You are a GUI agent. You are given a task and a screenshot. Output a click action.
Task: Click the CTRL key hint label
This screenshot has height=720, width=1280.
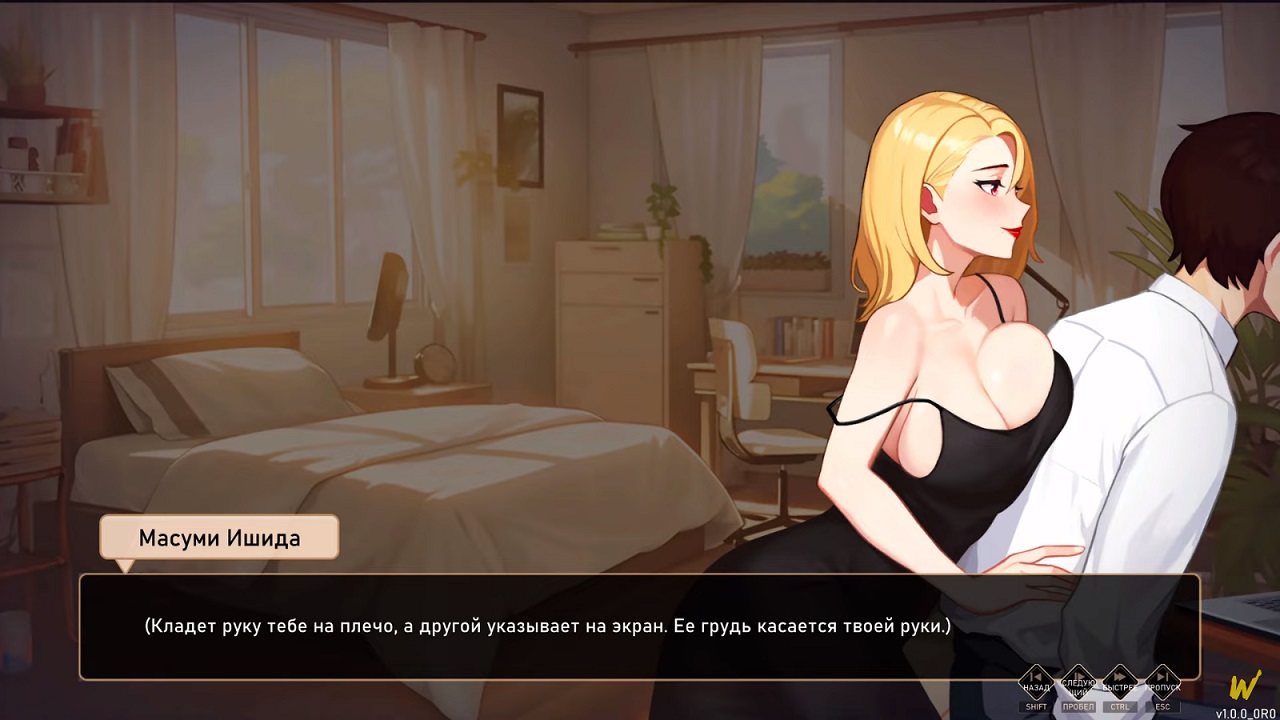click(x=1121, y=707)
